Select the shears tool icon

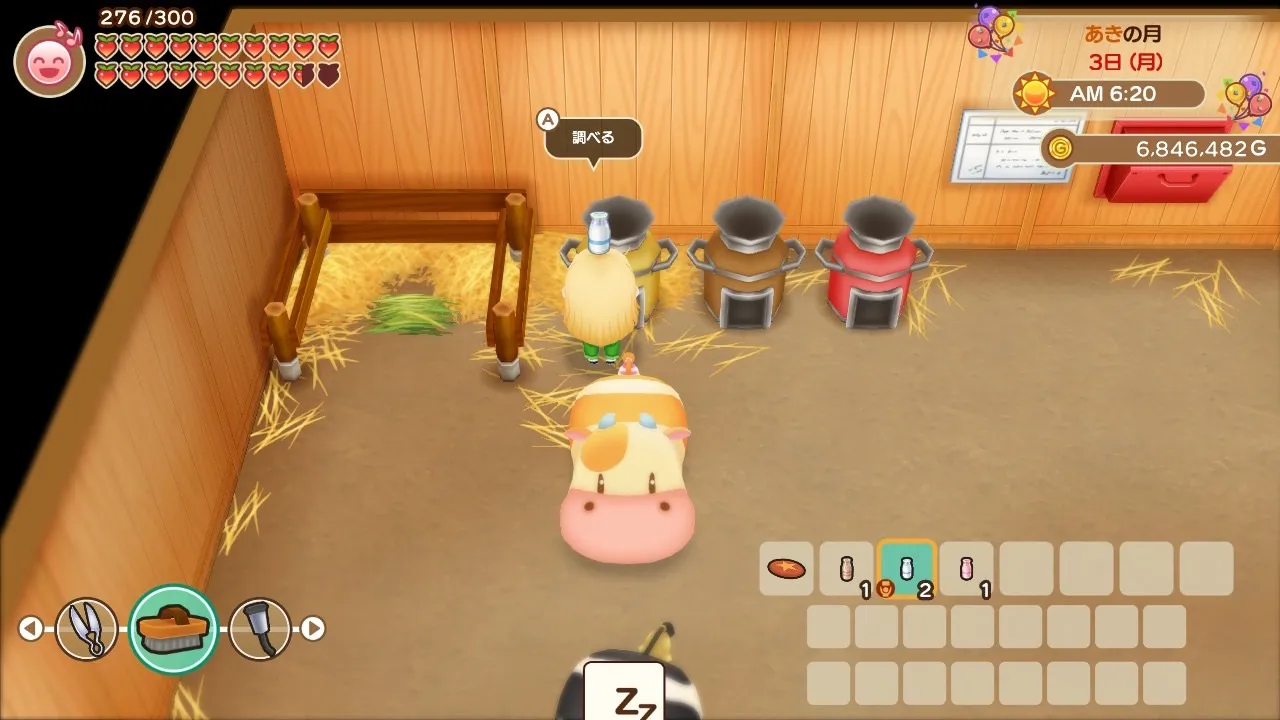click(x=86, y=629)
